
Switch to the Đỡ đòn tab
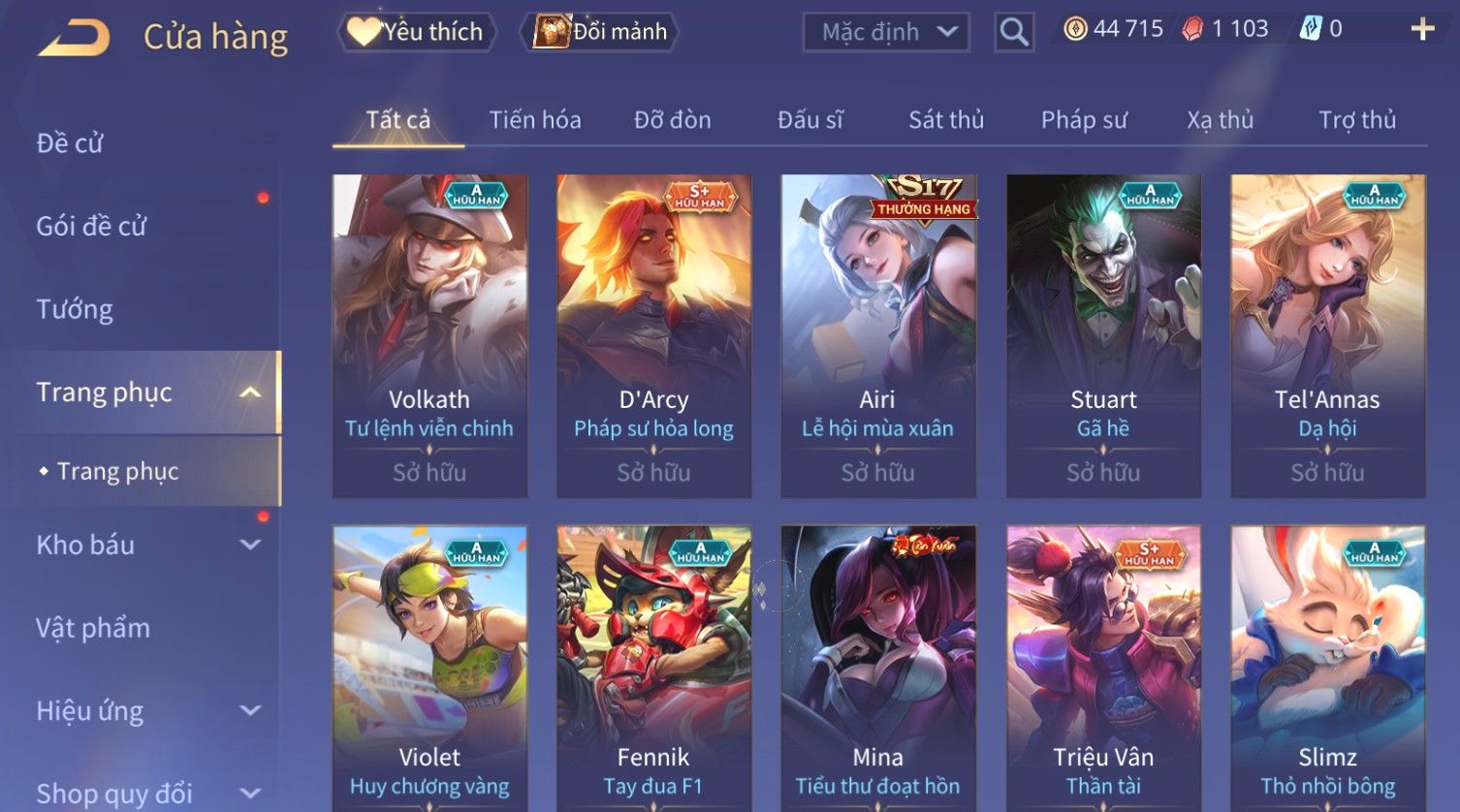[672, 120]
